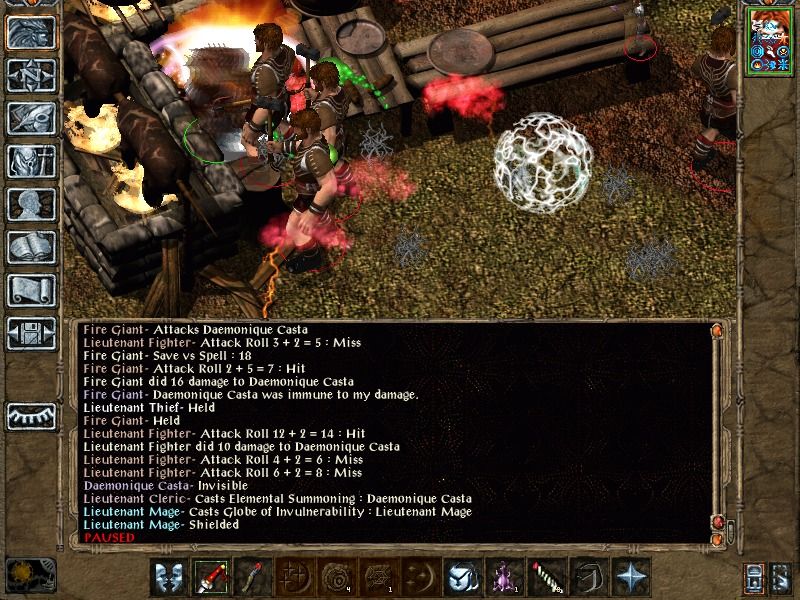This screenshot has height=600, width=800.
Task: Open the area map compass button
Action: pyautogui.click(x=31, y=75)
